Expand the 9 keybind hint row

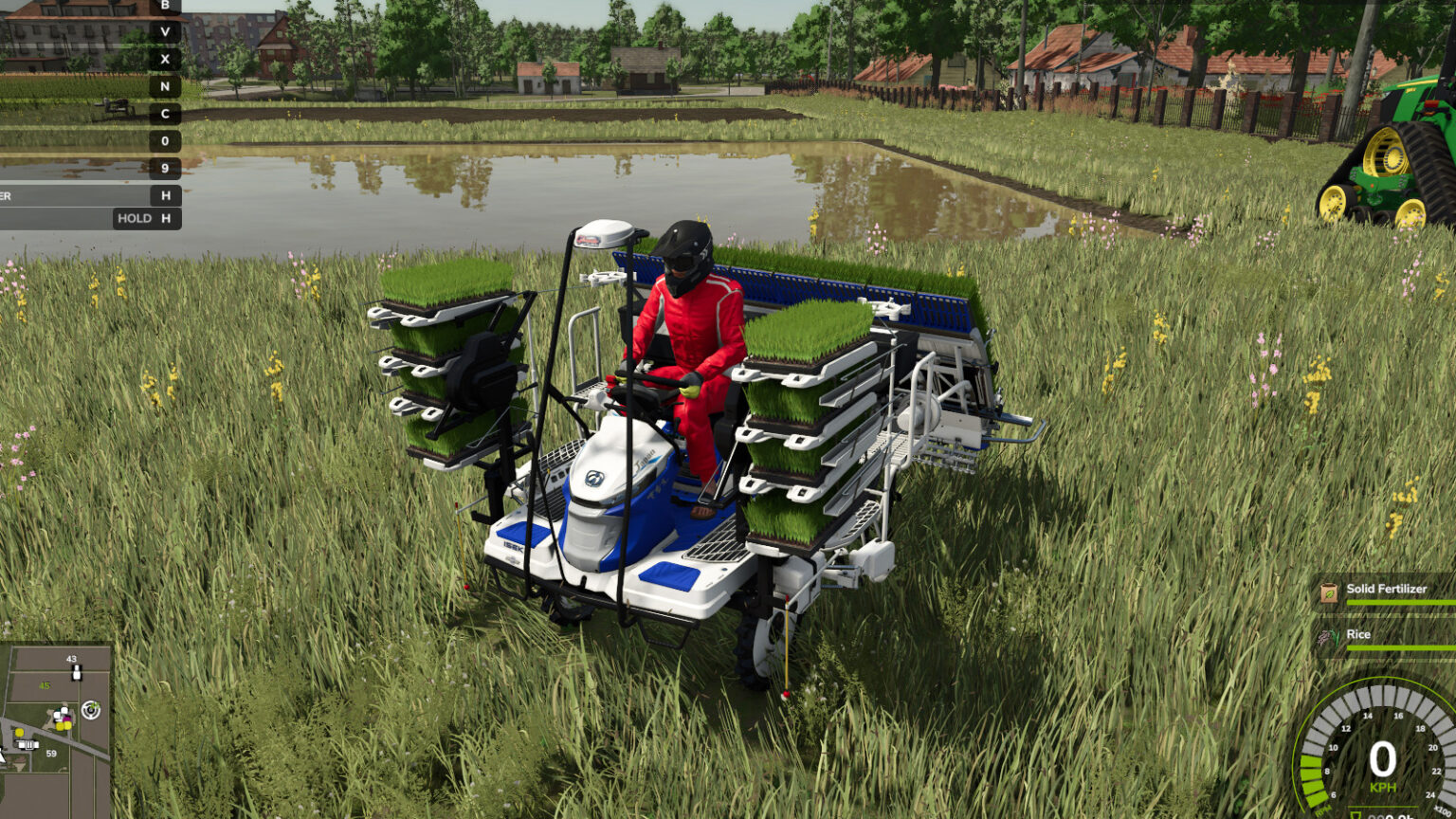(x=166, y=166)
